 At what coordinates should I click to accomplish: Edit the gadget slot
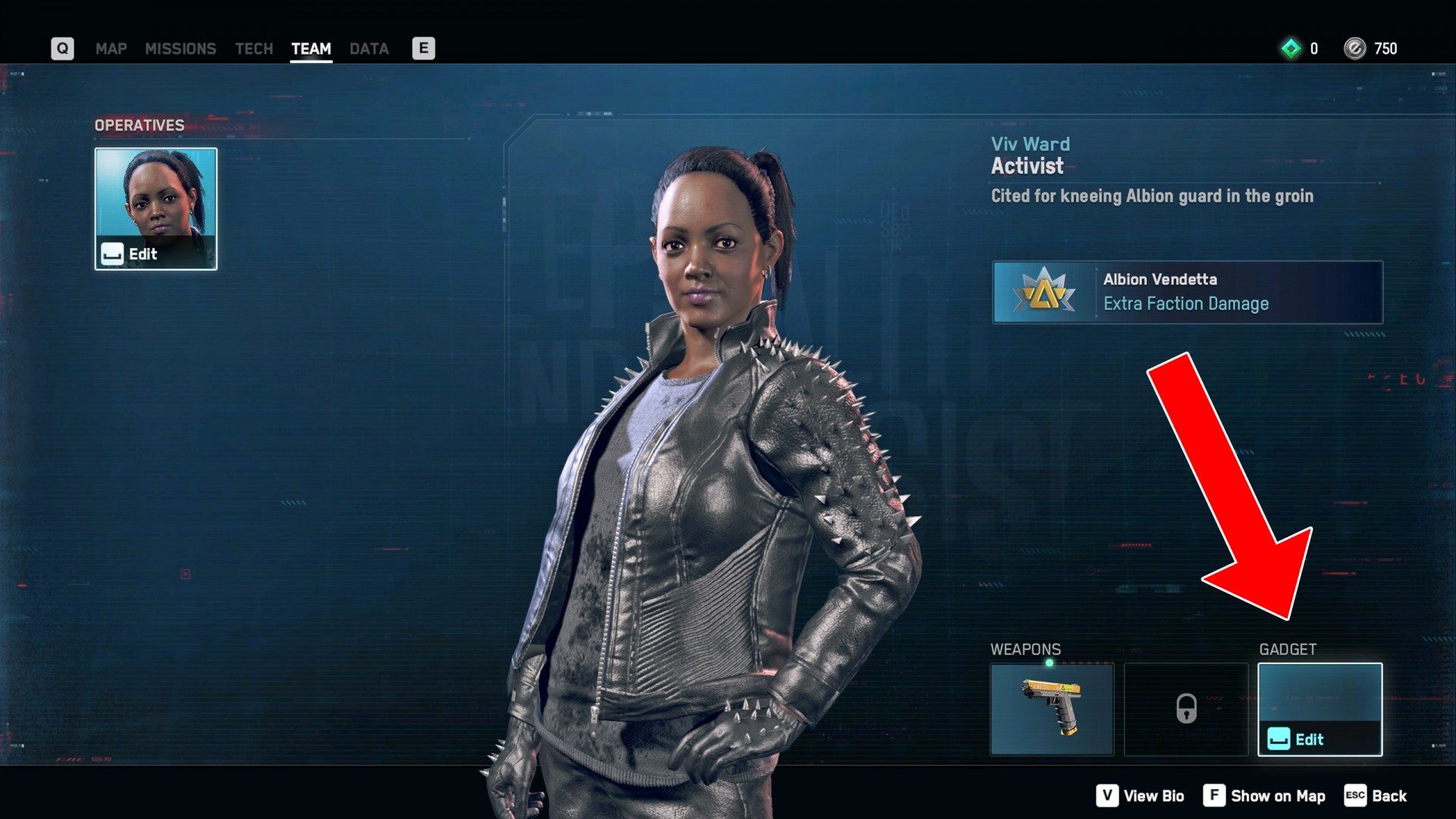(x=1319, y=710)
